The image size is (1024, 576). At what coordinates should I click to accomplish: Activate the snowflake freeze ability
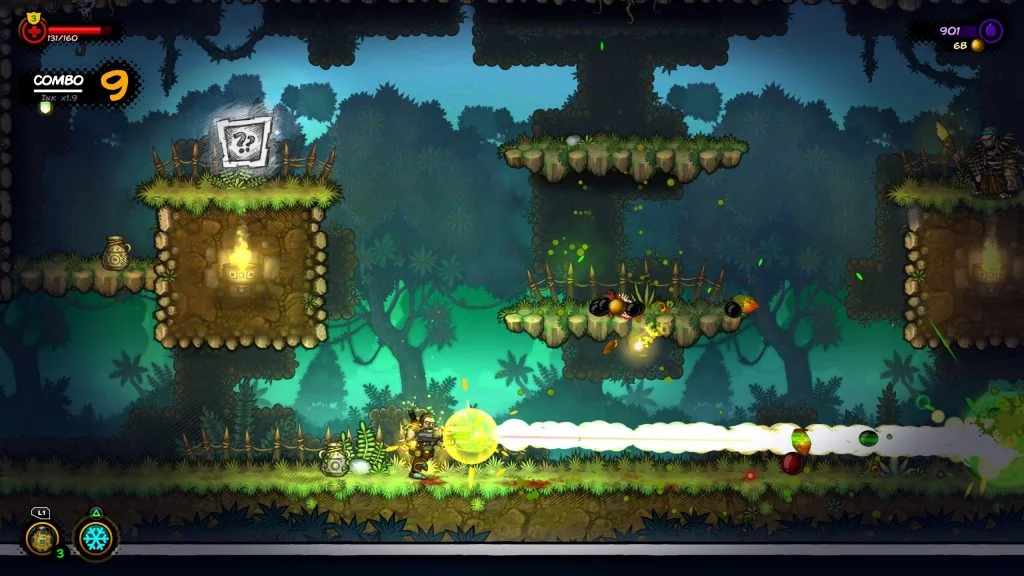click(95, 537)
